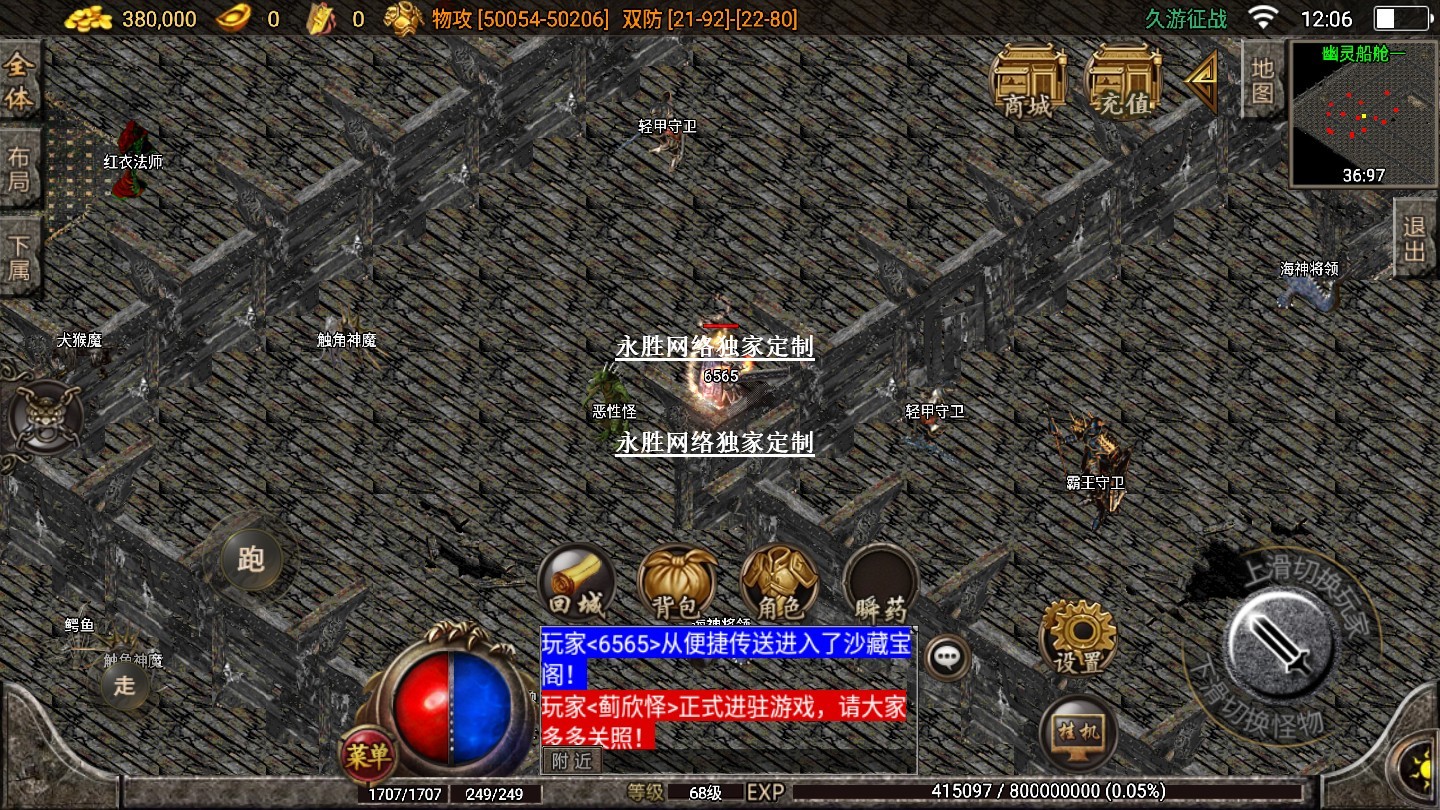Tap the 退出 exit button

[x=1415, y=238]
